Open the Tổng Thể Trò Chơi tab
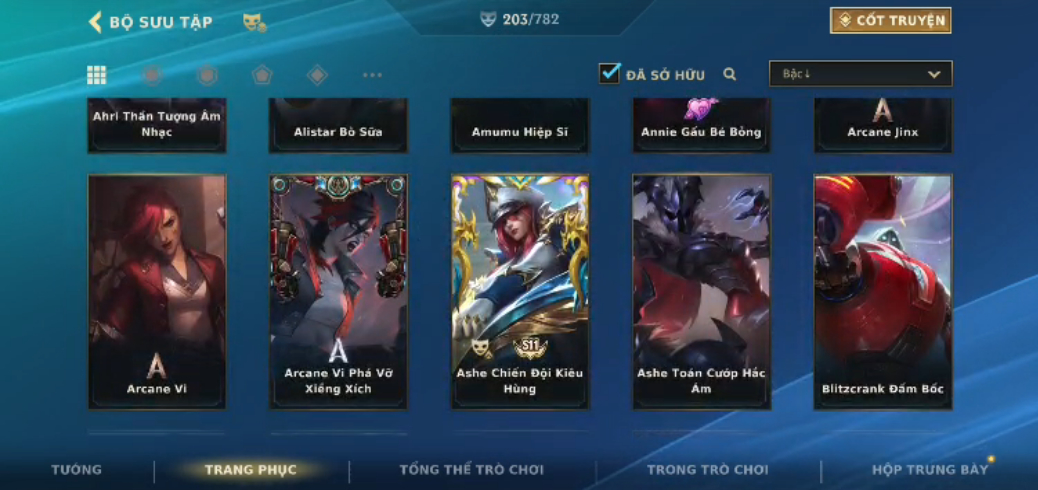Image resolution: width=1038 pixels, height=490 pixels. coord(472,470)
